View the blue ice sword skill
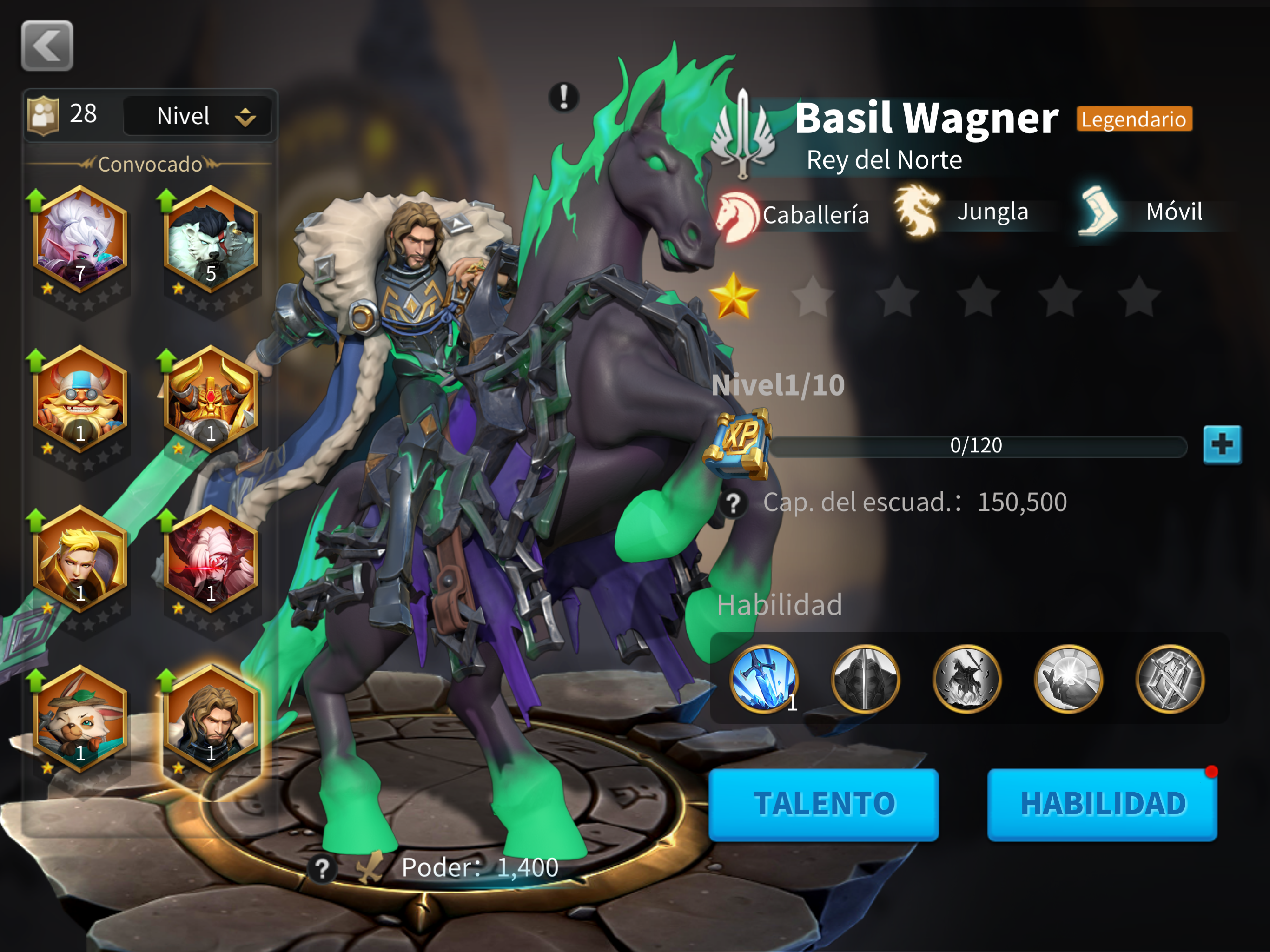Viewport: 1270px width, 952px height. 764,679
